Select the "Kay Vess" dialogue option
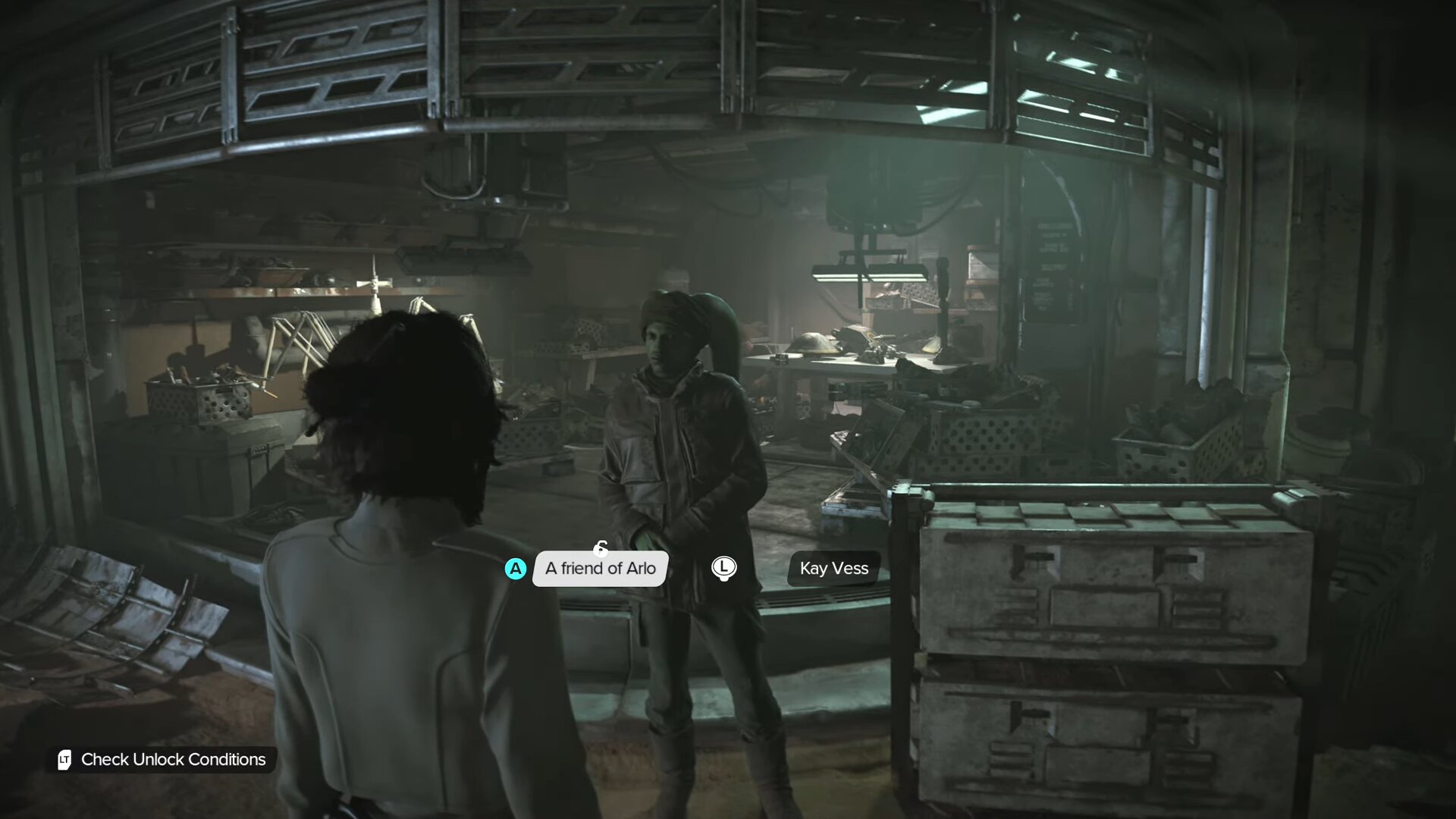Viewport: 1456px width, 819px height. tap(833, 568)
